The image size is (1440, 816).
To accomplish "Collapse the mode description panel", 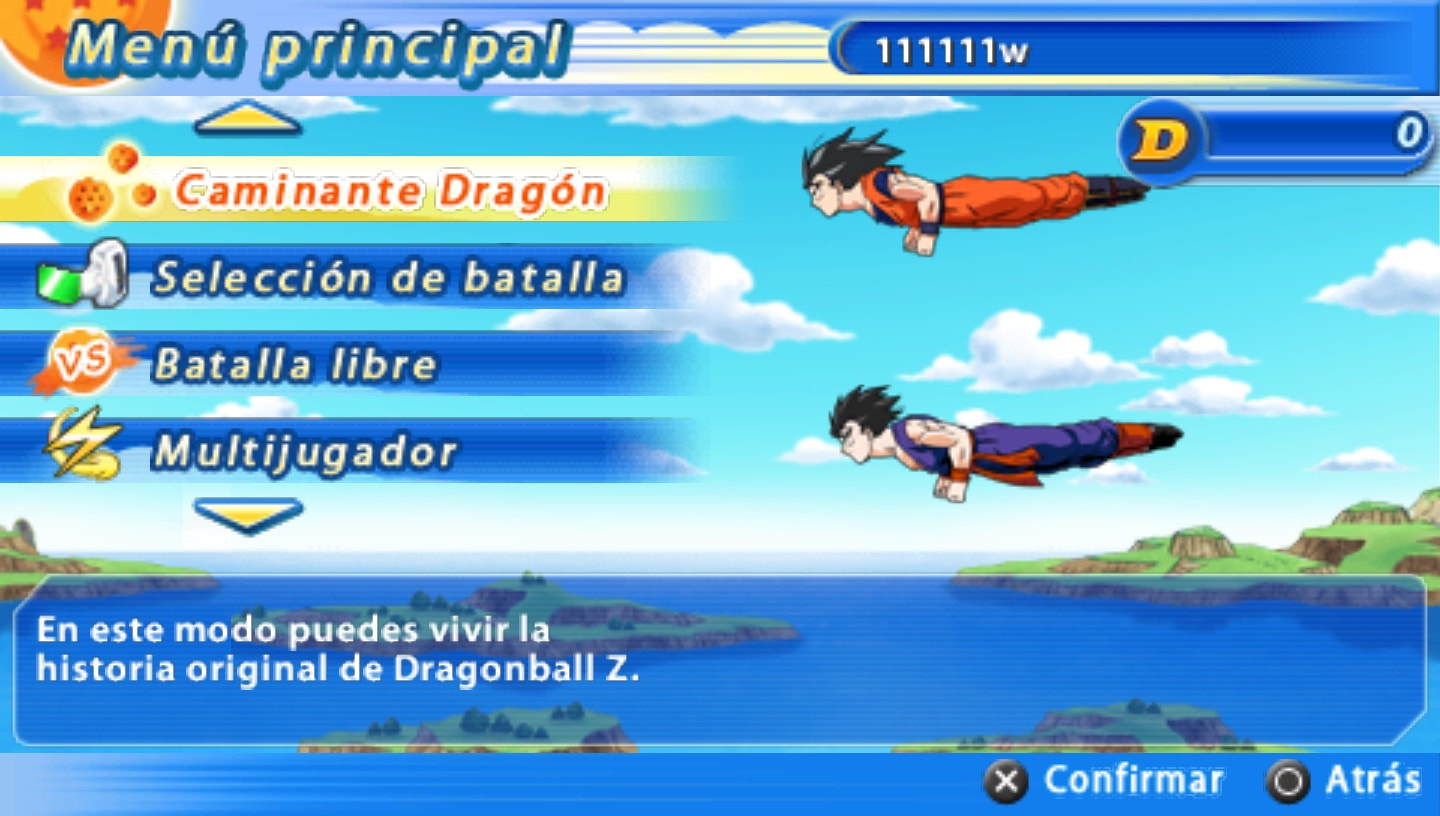I will (248, 518).
